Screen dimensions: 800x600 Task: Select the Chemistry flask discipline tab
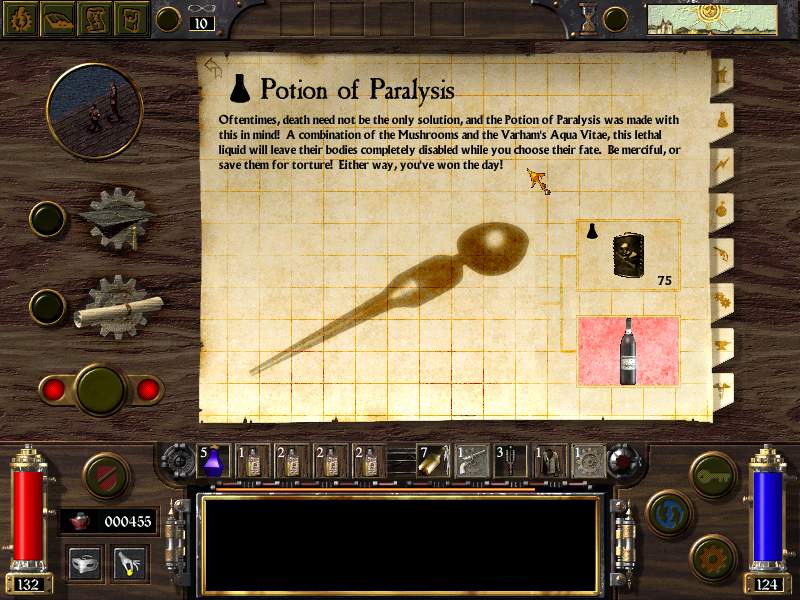pyautogui.click(x=720, y=117)
